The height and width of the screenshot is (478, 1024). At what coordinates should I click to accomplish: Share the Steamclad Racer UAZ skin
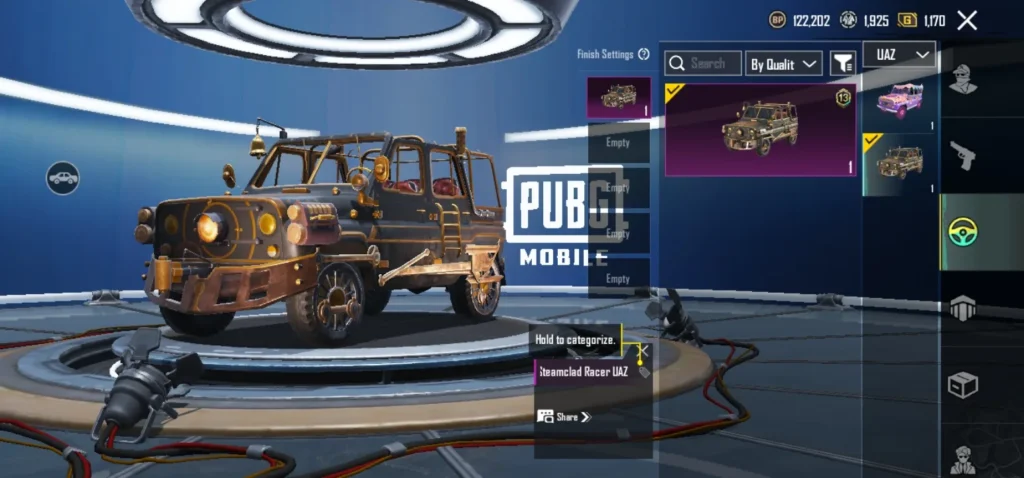point(565,416)
